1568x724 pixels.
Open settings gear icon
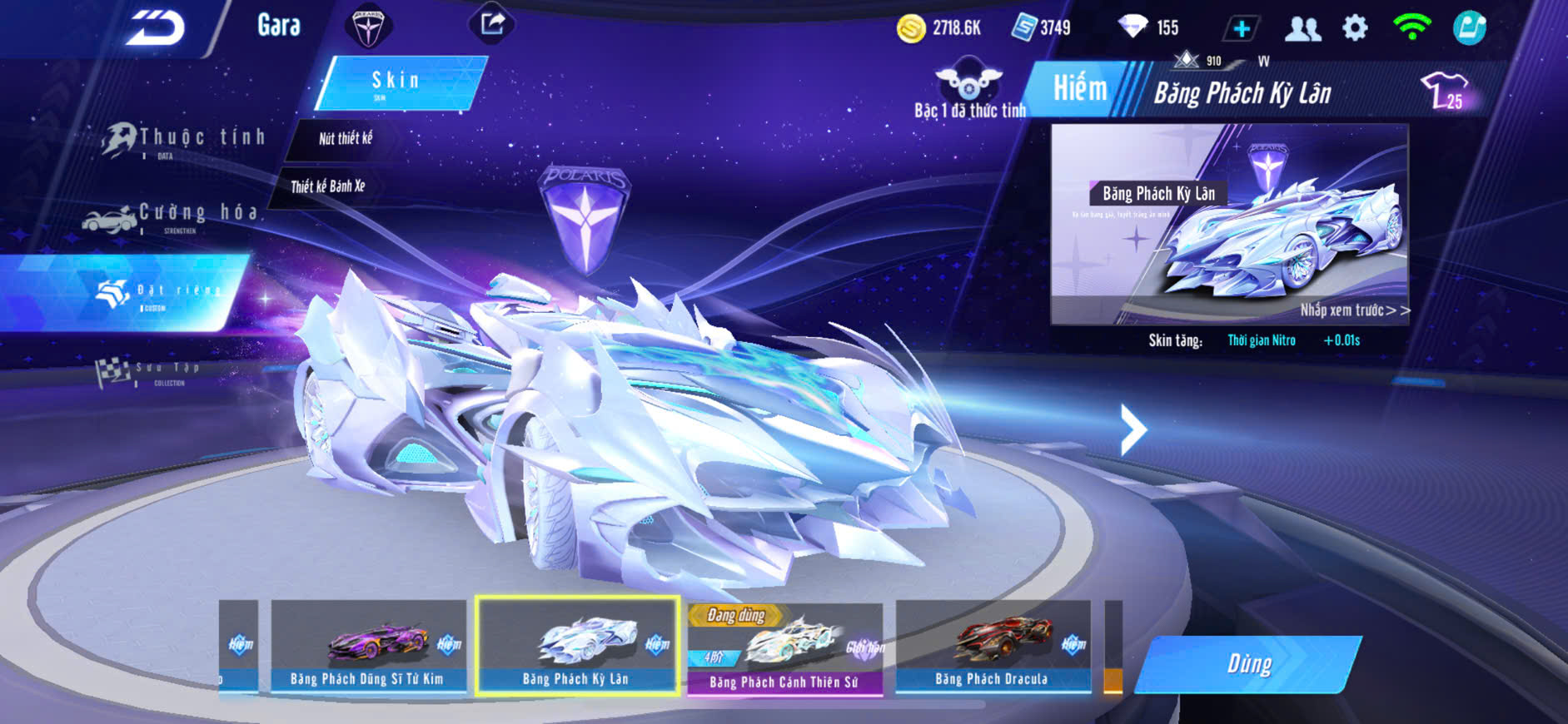[x=1355, y=28]
